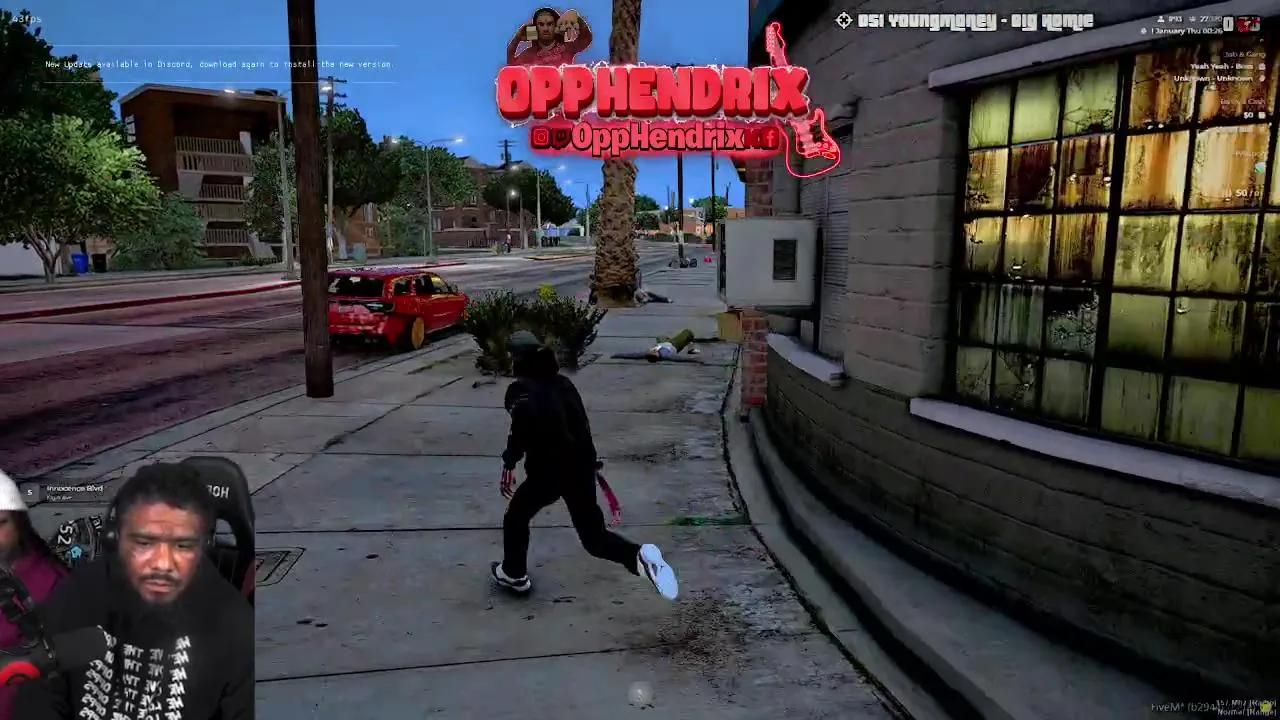Click the cash icon next to the $0 balance
This screenshot has width=1280, height=720.
[1263, 114]
